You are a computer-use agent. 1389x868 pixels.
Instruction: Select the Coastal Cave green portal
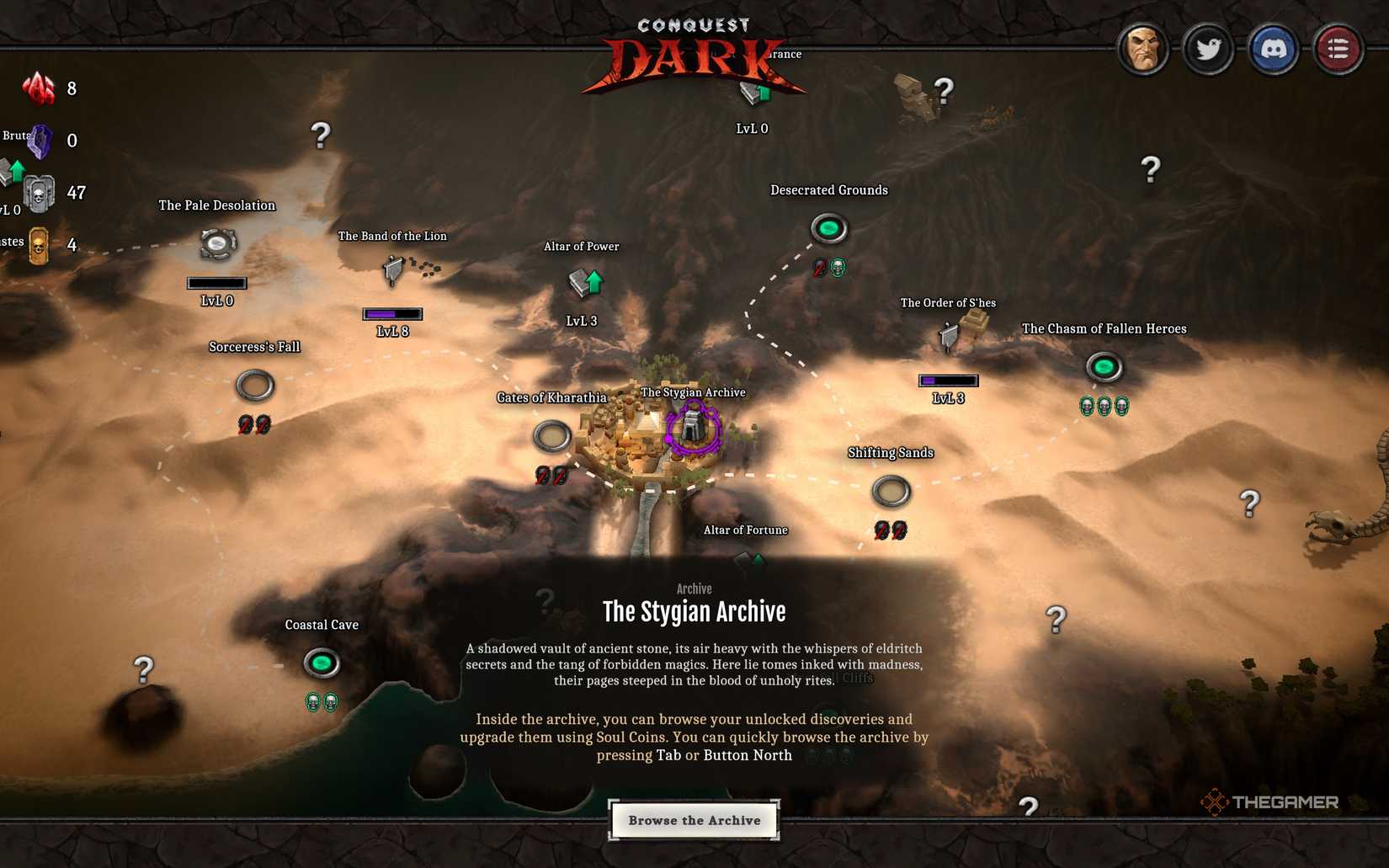(x=322, y=664)
